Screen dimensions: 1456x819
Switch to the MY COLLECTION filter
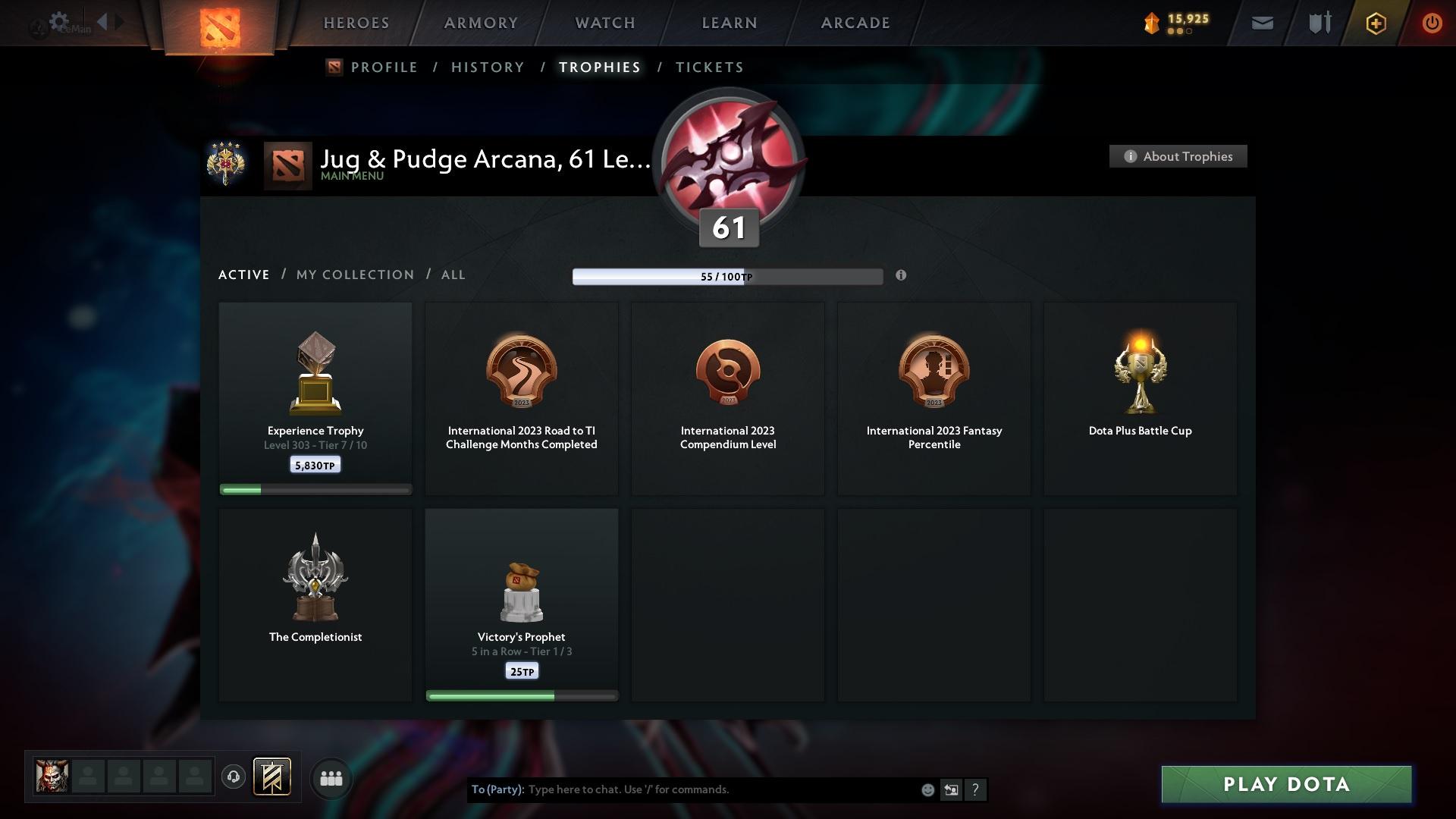click(x=354, y=275)
